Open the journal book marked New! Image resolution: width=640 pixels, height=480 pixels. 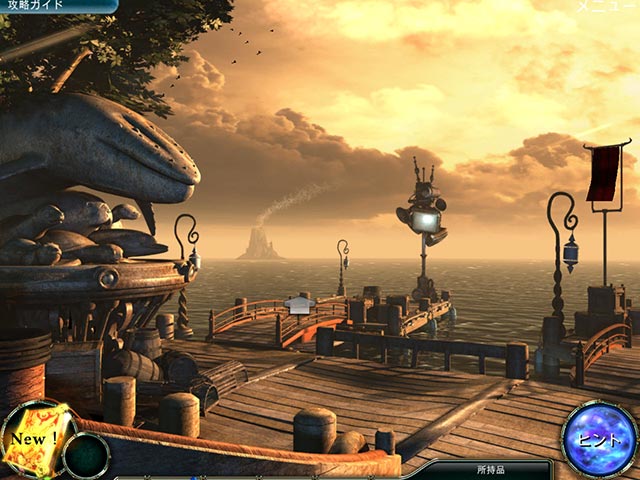pos(36,439)
